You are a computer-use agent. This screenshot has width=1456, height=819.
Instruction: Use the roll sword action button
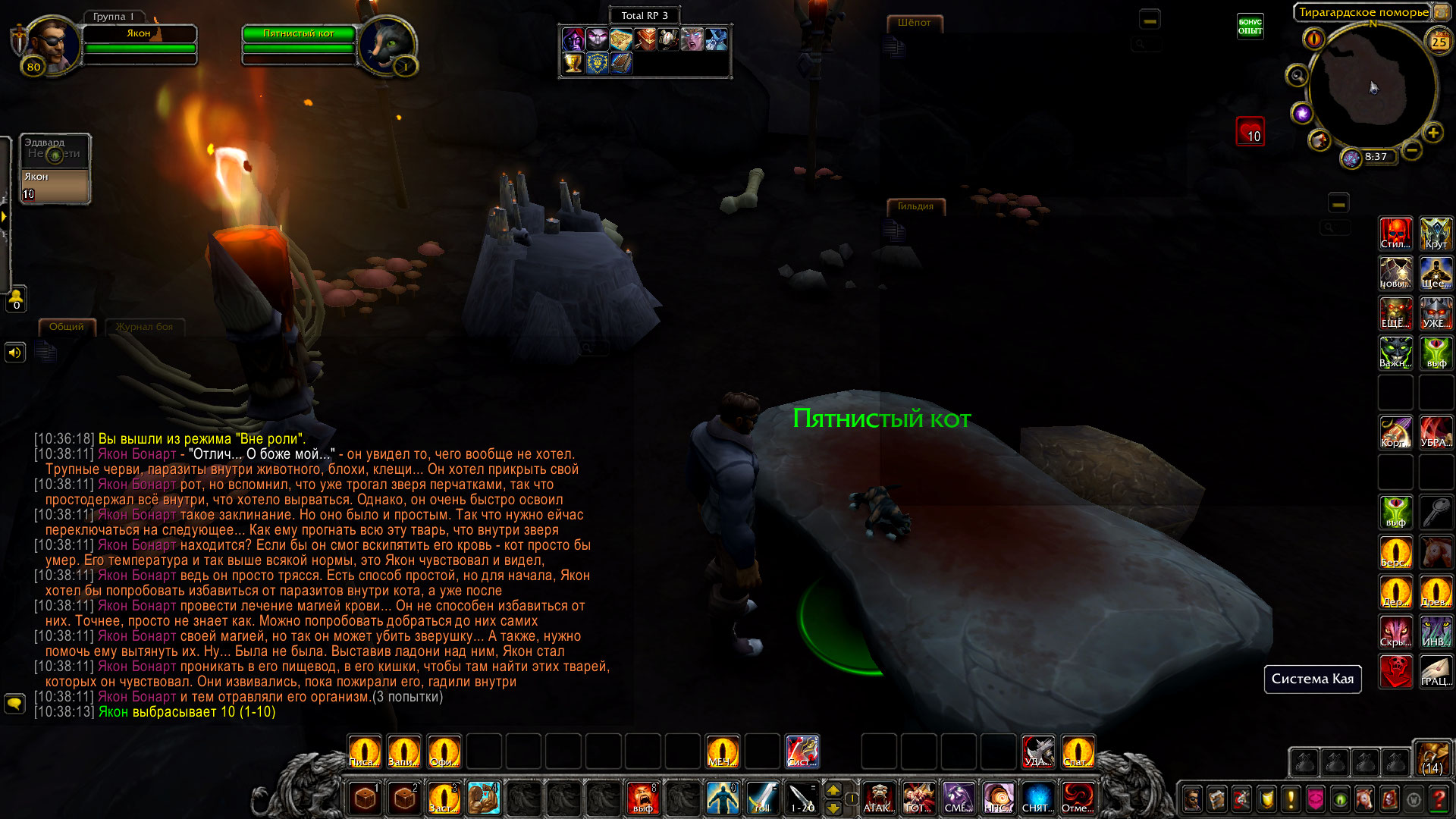pos(761,799)
